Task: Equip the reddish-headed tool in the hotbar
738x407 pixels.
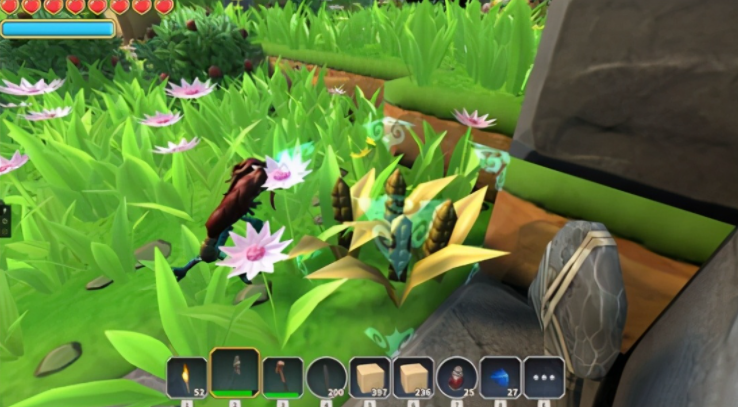Action: [282, 378]
